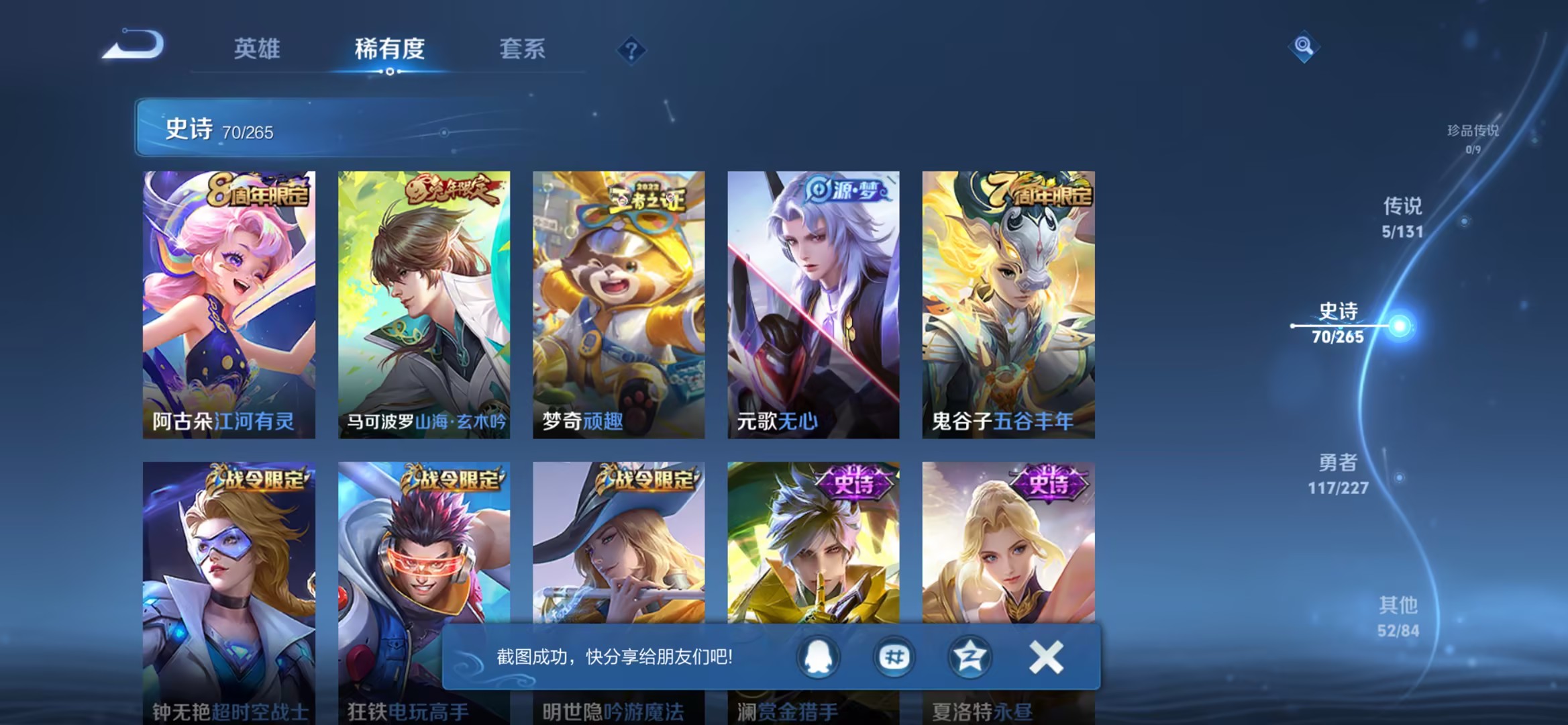View the 元歌无心 skin thumbnail
This screenshot has height=725, width=1568.
pyautogui.click(x=812, y=302)
